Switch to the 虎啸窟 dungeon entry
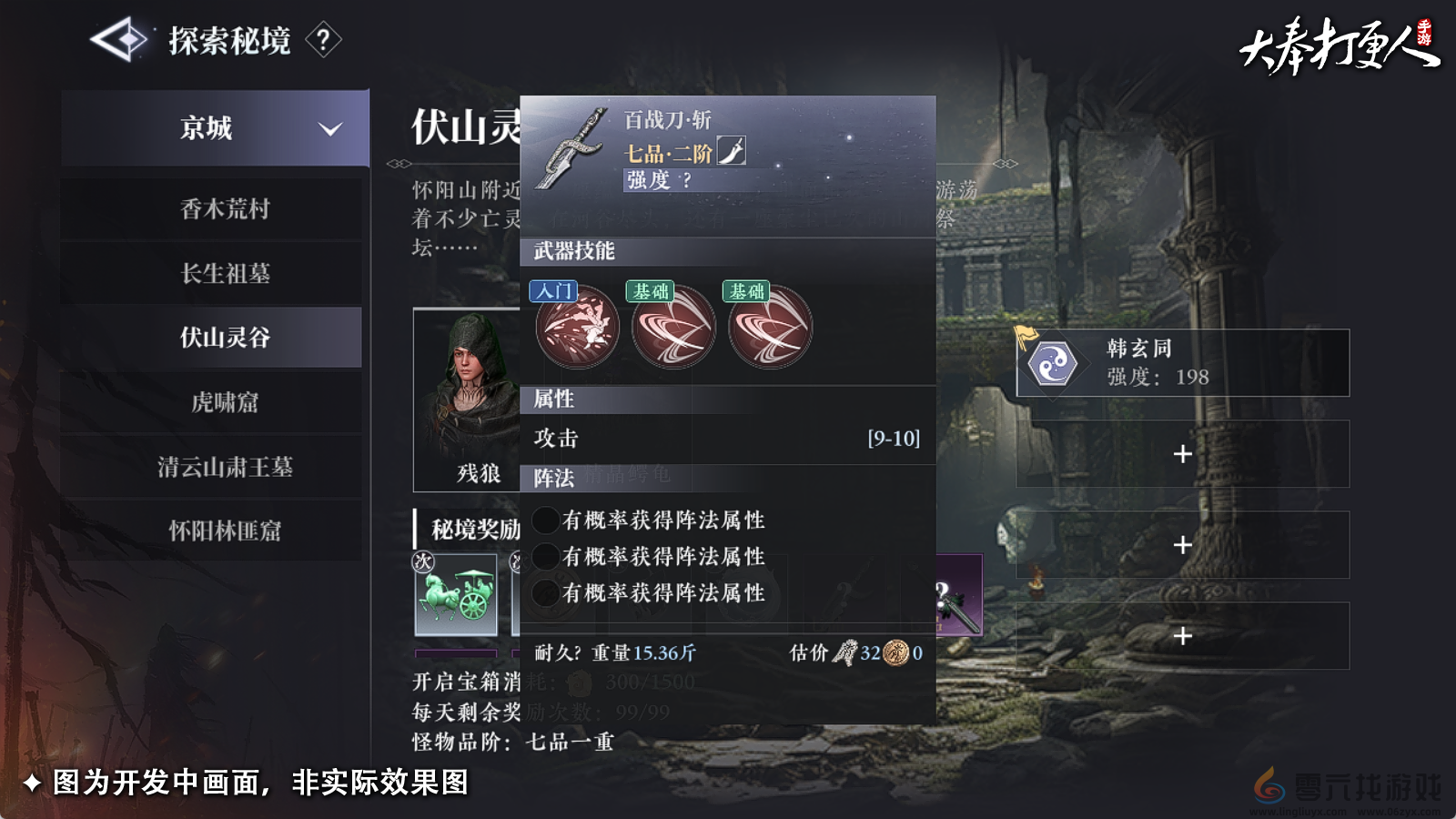 click(211, 403)
